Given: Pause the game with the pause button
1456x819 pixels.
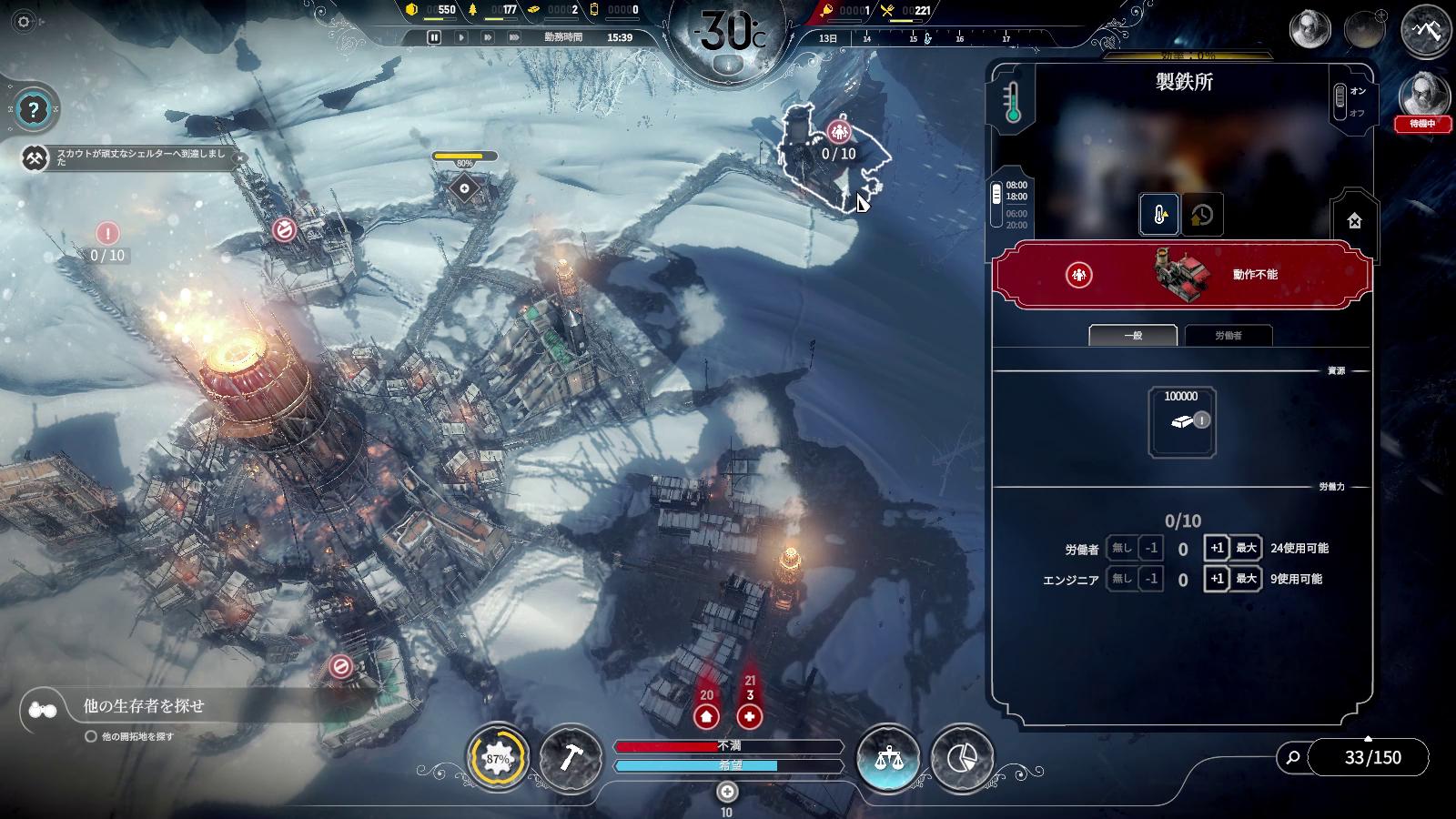Looking at the screenshot, I should [434, 37].
